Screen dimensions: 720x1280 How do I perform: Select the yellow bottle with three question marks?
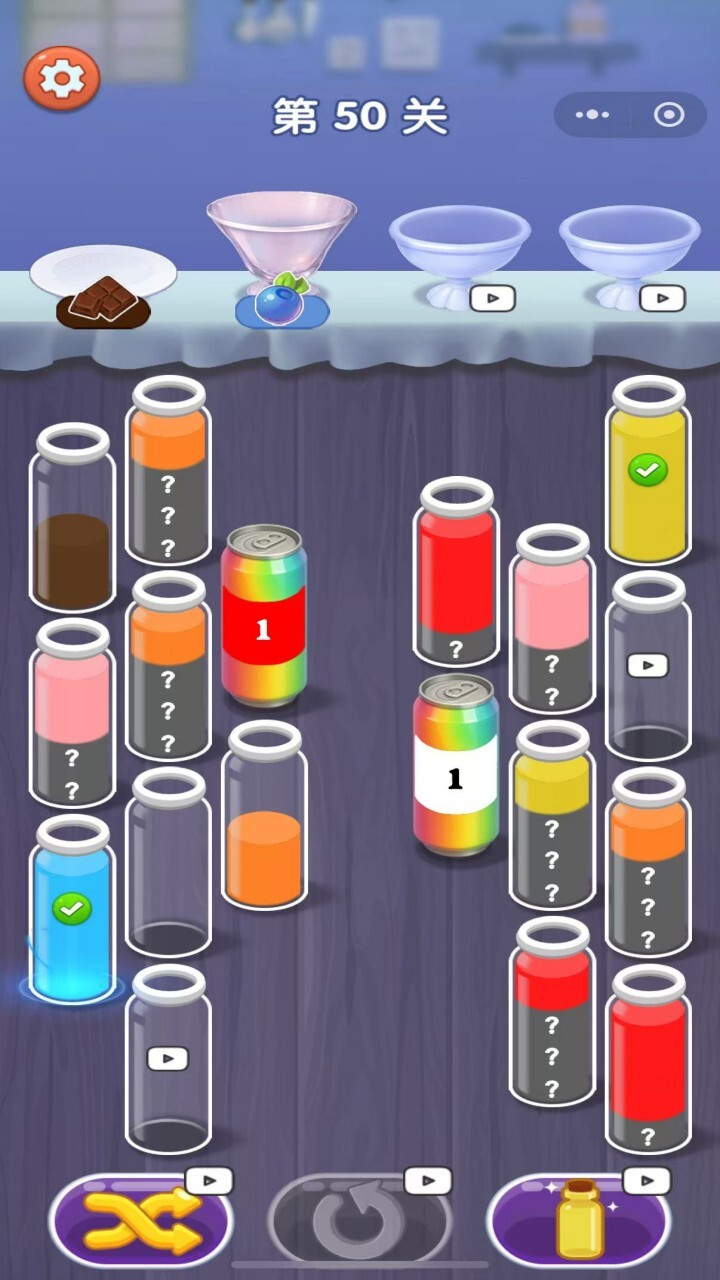(x=552, y=816)
